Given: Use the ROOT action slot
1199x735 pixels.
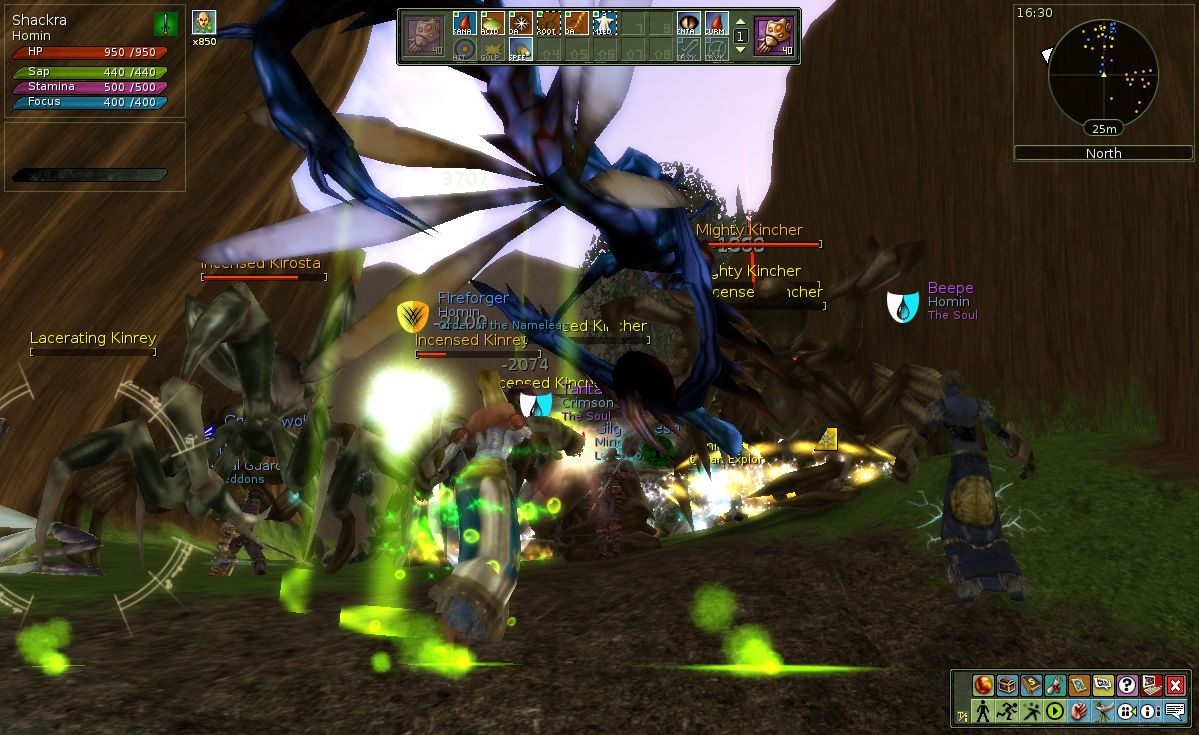Looking at the screenshot, I should point(548,23).
